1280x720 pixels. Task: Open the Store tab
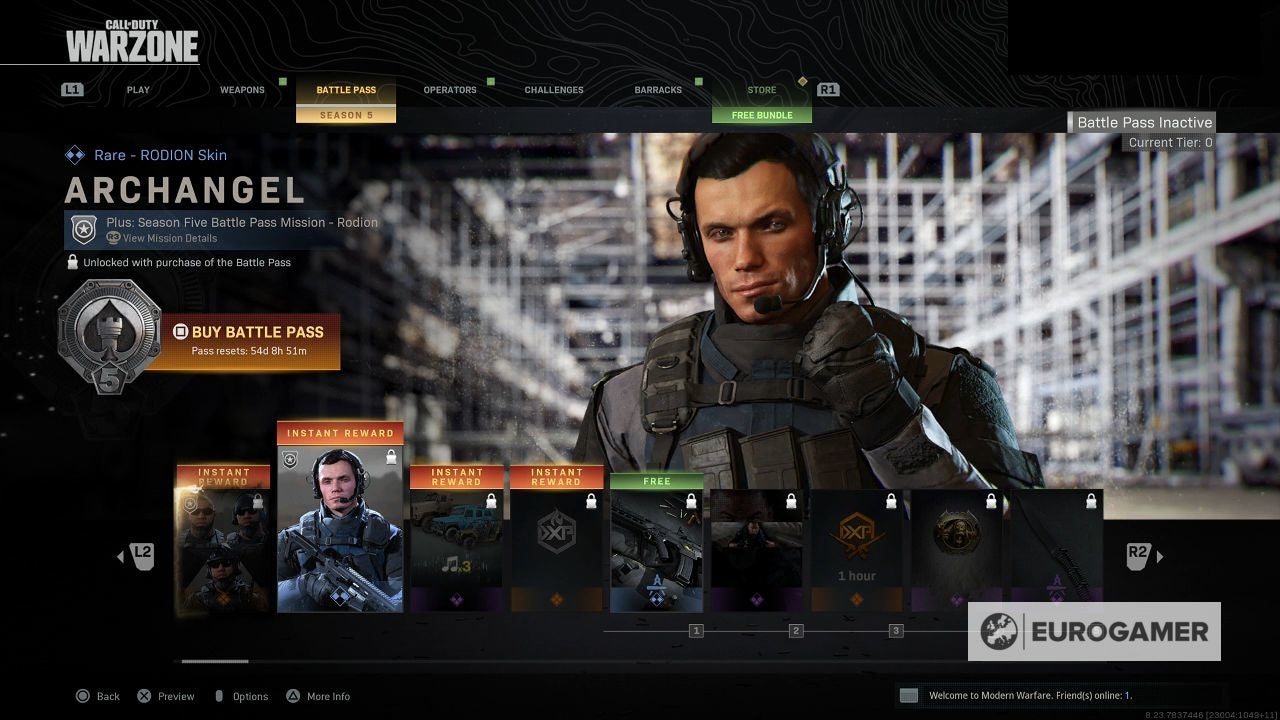coord(761,90)
